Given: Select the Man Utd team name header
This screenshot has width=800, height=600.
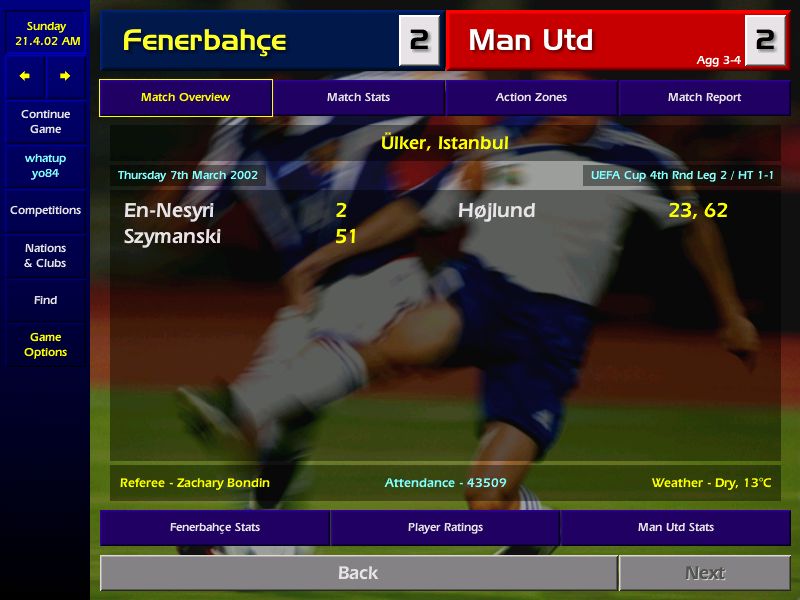Looking at the screenshot, I should 531,41.
